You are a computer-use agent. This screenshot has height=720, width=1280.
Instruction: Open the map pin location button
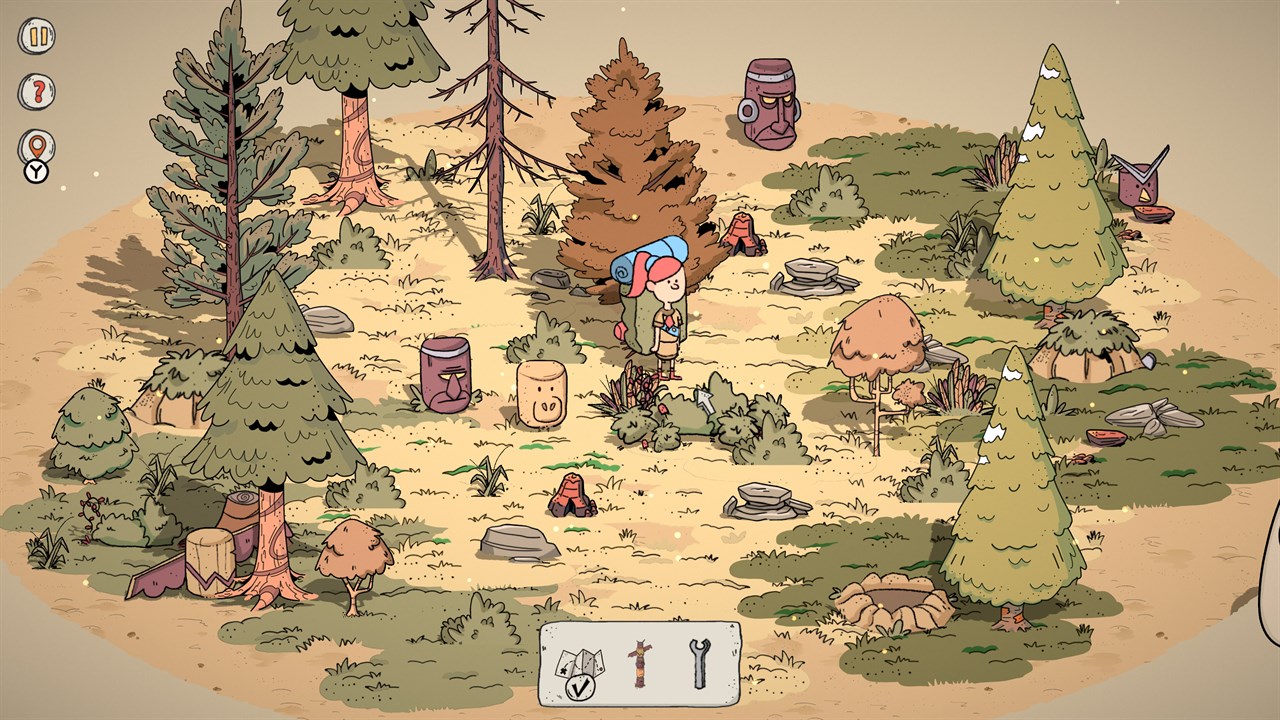[x=37, y=147]
